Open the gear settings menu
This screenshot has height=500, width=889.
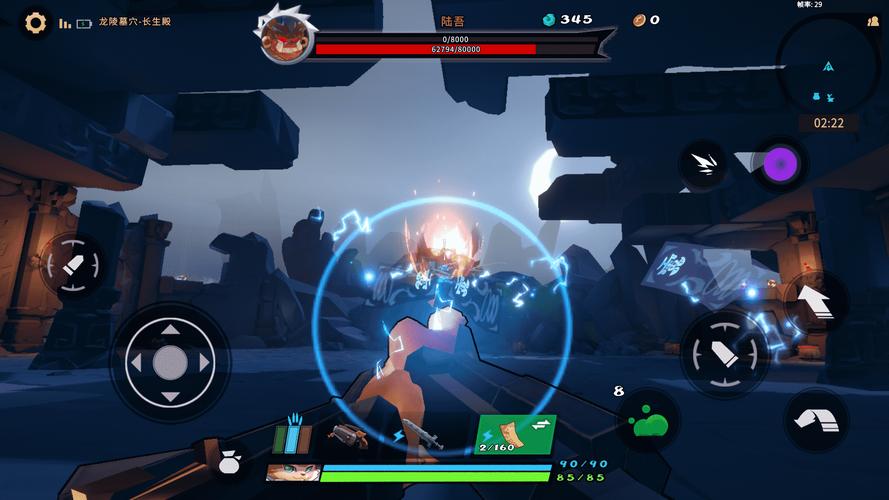click(36, 22)
